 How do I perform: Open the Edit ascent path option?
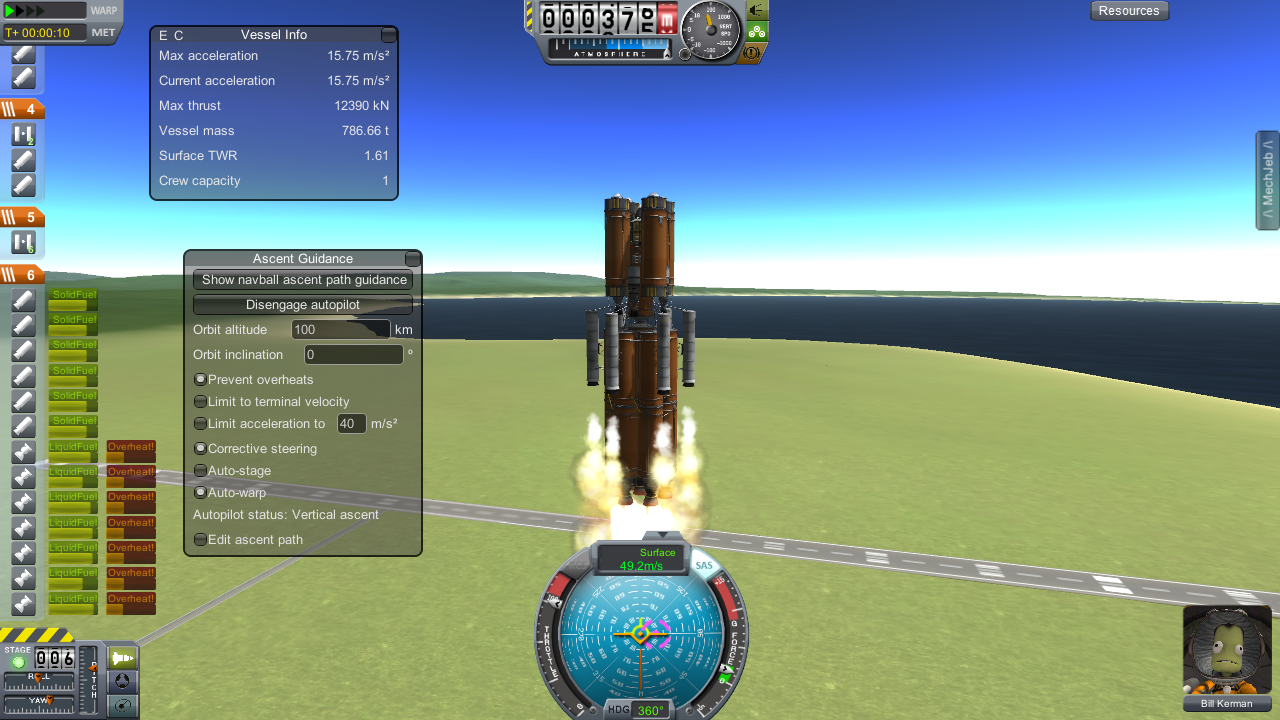click(x=200, y=540)
